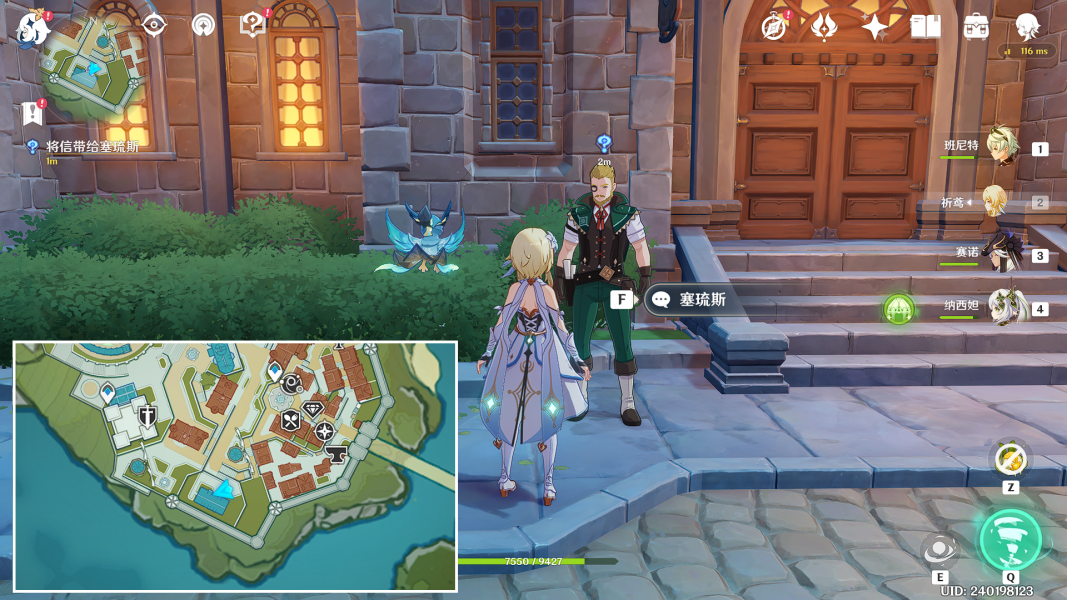The image size is (1067, 600).
Task: Open the compass events icon
Action: [x=773, y=27]
